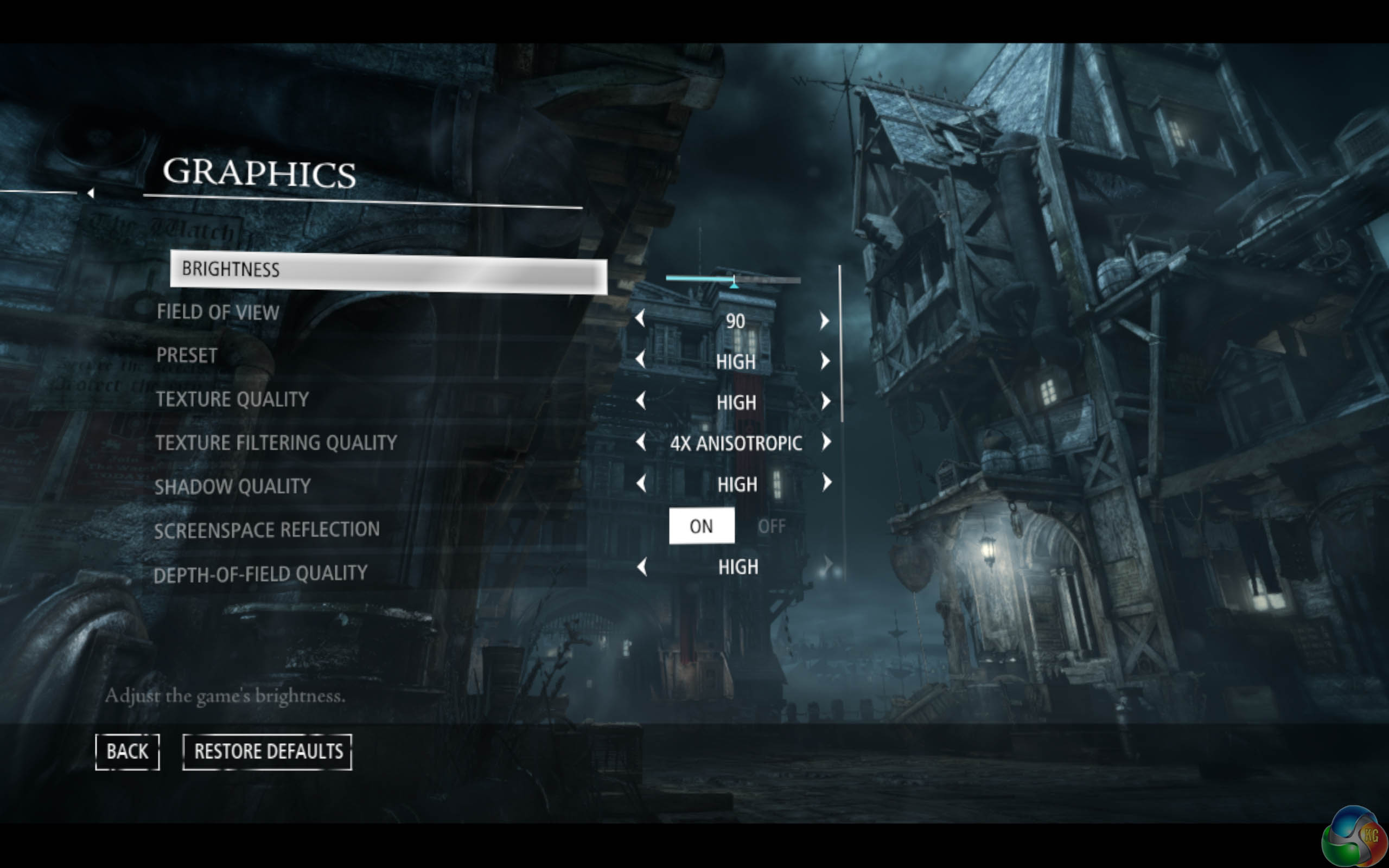Select the Texture Quality menu entry
This screenshot has height=868, width=1389.
[x=232, y=400]
